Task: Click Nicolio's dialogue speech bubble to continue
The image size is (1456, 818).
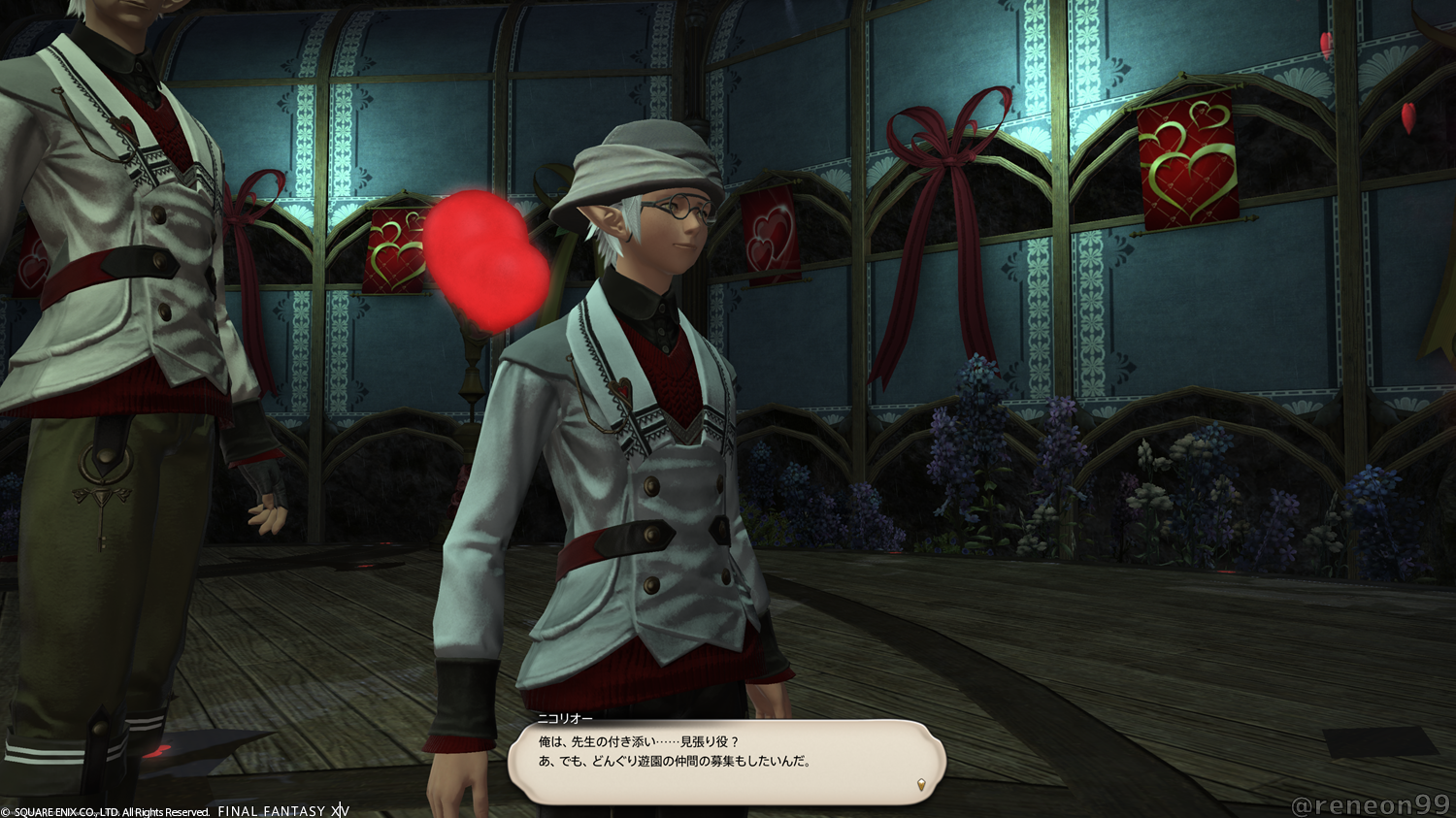Action: point(726,760)
